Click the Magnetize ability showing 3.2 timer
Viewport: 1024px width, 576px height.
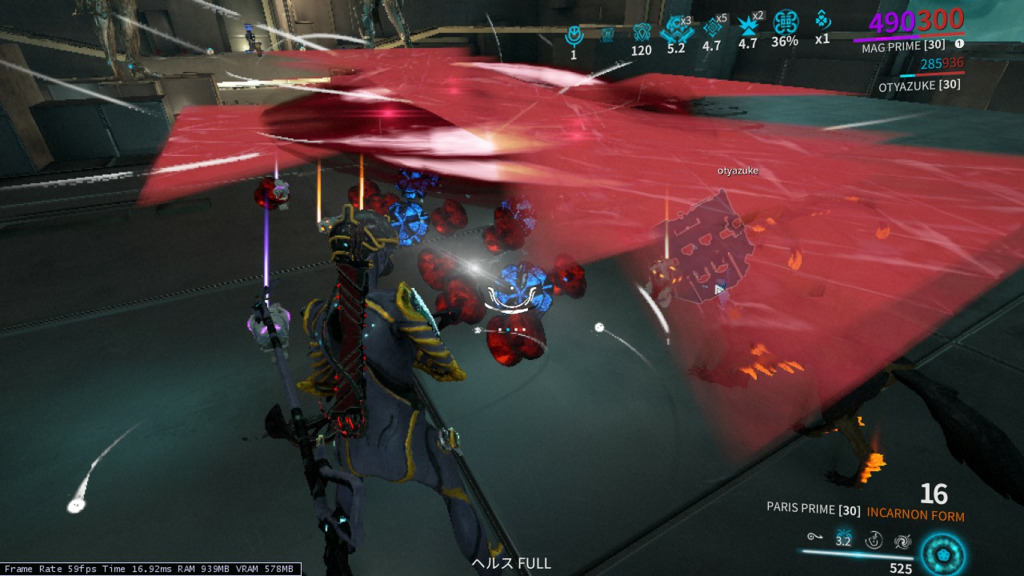click(x=843, y=539)
